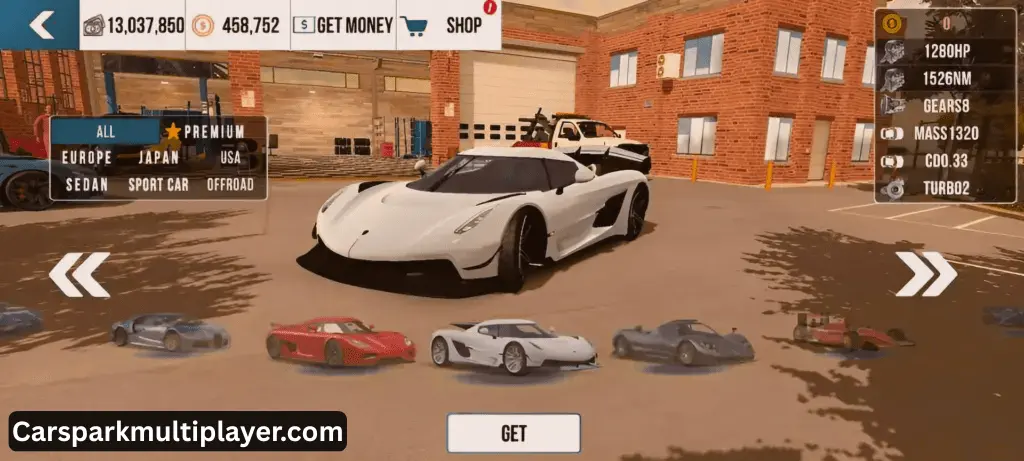1024x461 pixels.
Task: Show only Sport Car vehicles
Action: point(158,184)
